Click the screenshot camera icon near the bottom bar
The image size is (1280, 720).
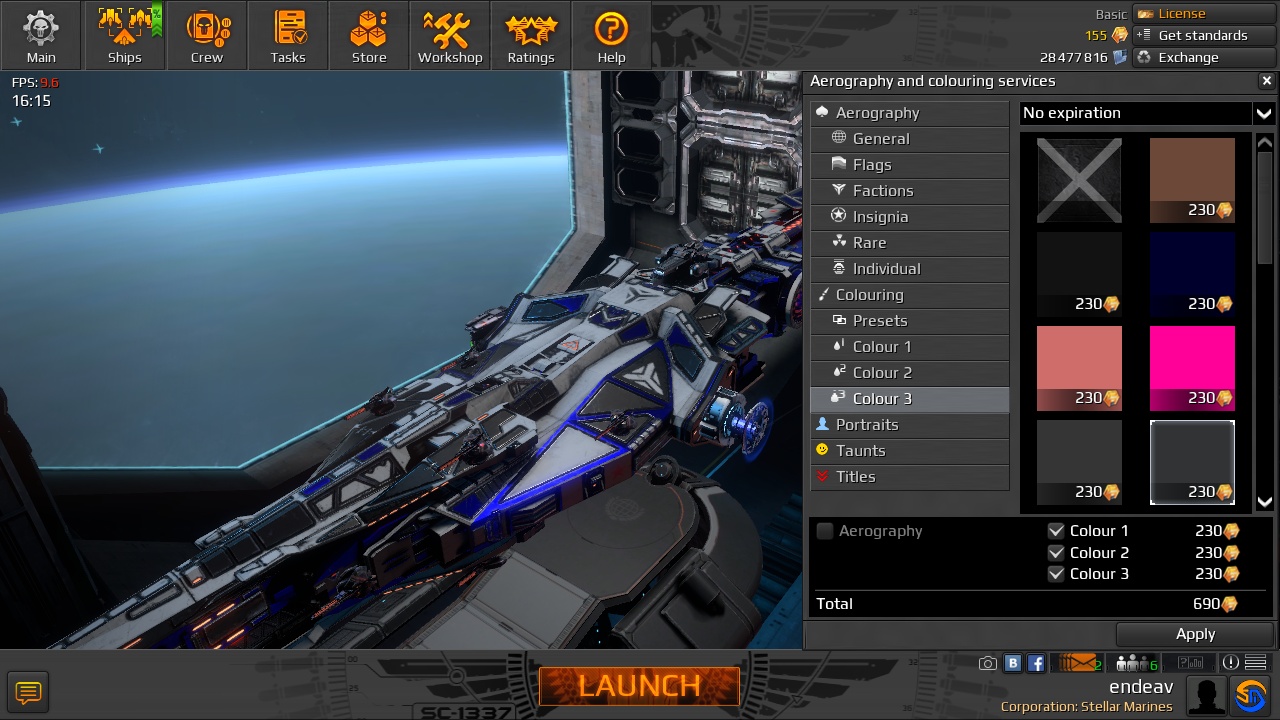(x=987, y=662)
